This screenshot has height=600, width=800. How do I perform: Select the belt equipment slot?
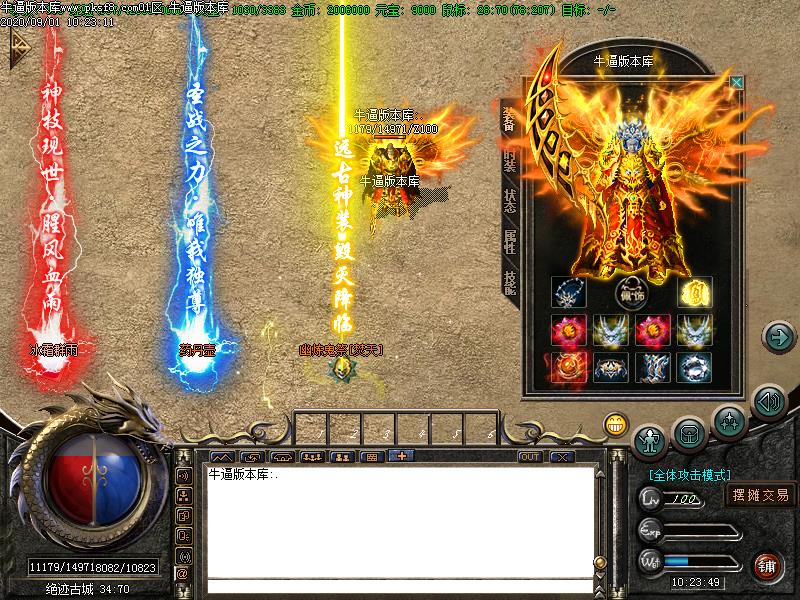(x=609, y=367)
